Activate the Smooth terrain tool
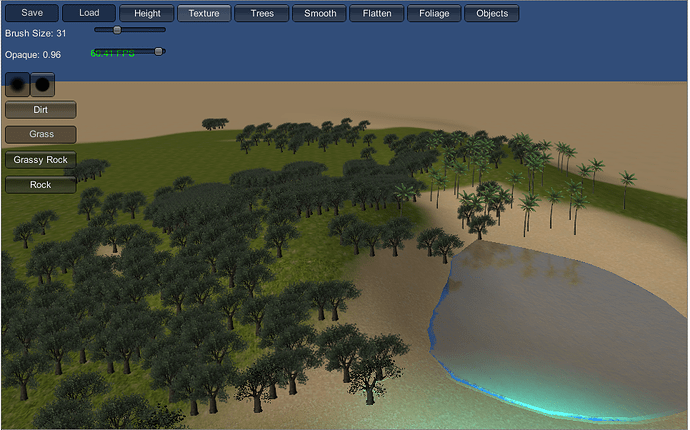The width and height of the screenshot is (690, 430). [320, 14]
